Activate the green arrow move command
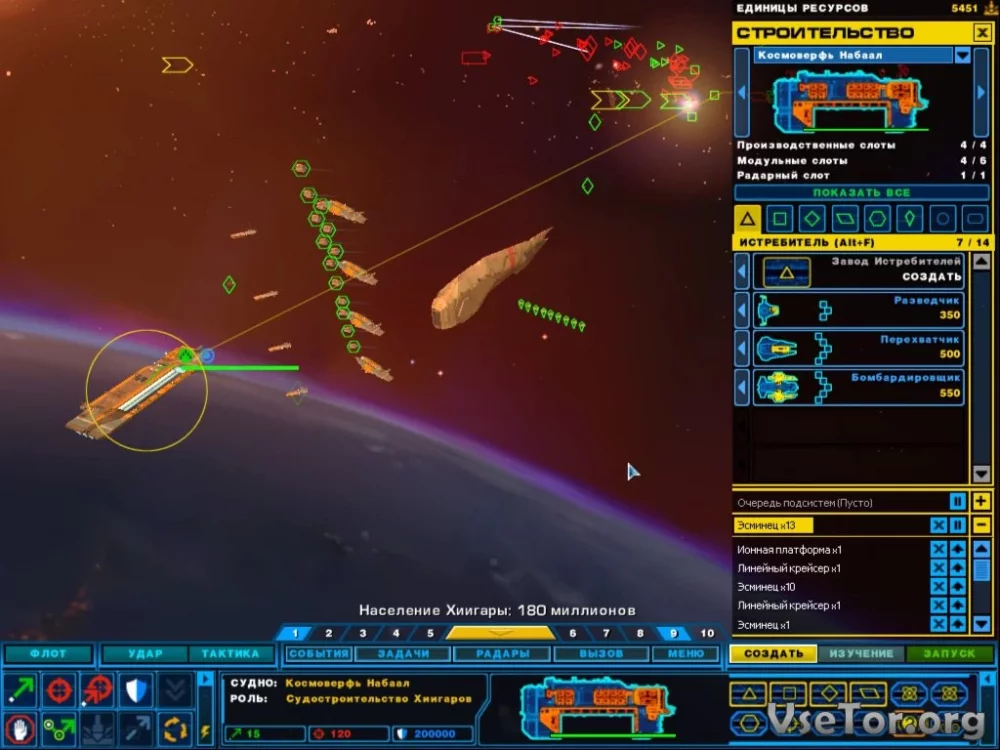 [x=20, y=689]
